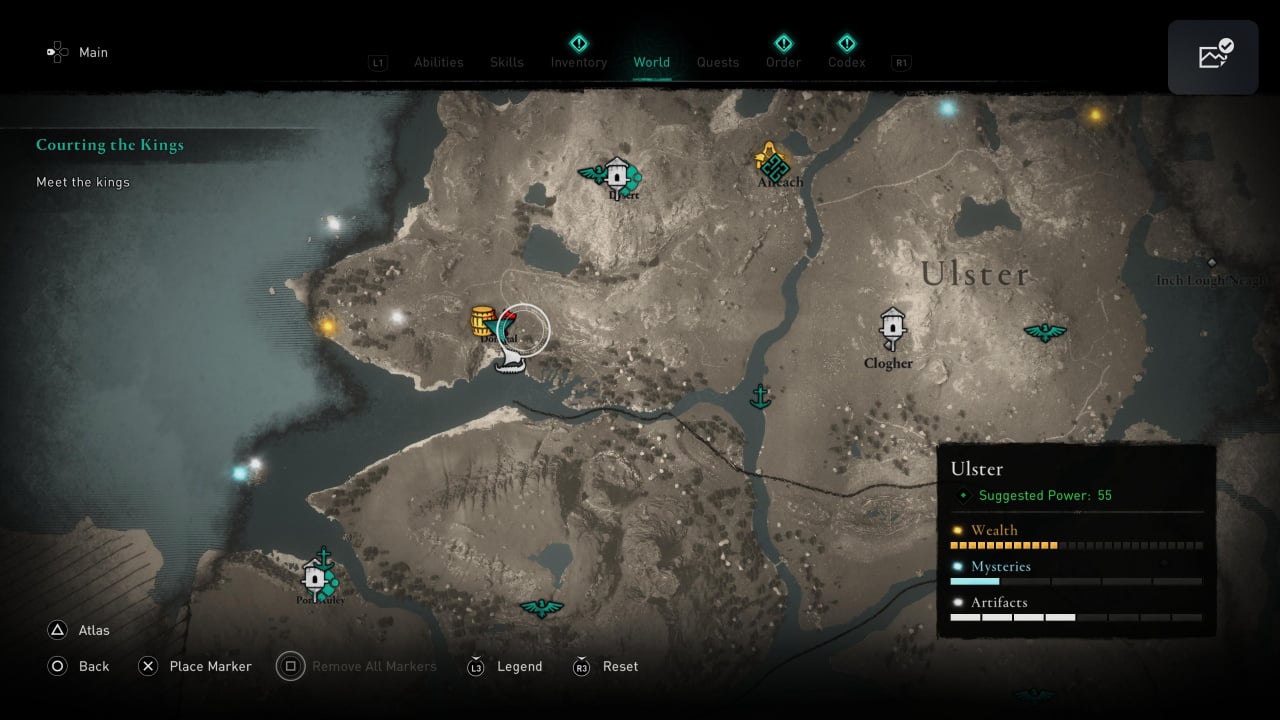Select the Inch Lough Neagh diamond marker
1280x720 pixels.
(1211, 263)
